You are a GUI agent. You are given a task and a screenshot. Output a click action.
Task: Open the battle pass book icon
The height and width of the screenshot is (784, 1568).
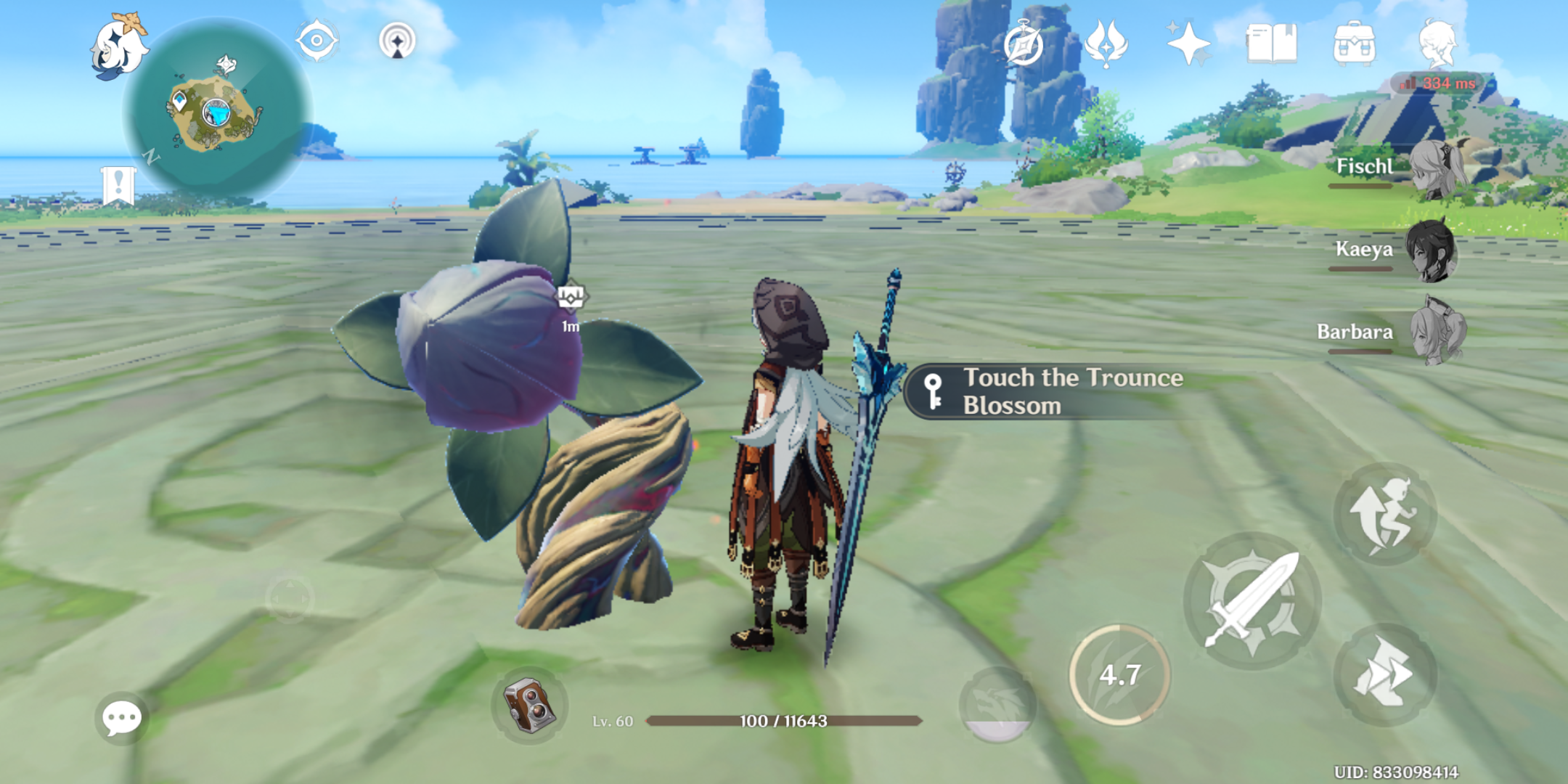click(1271, 44)
